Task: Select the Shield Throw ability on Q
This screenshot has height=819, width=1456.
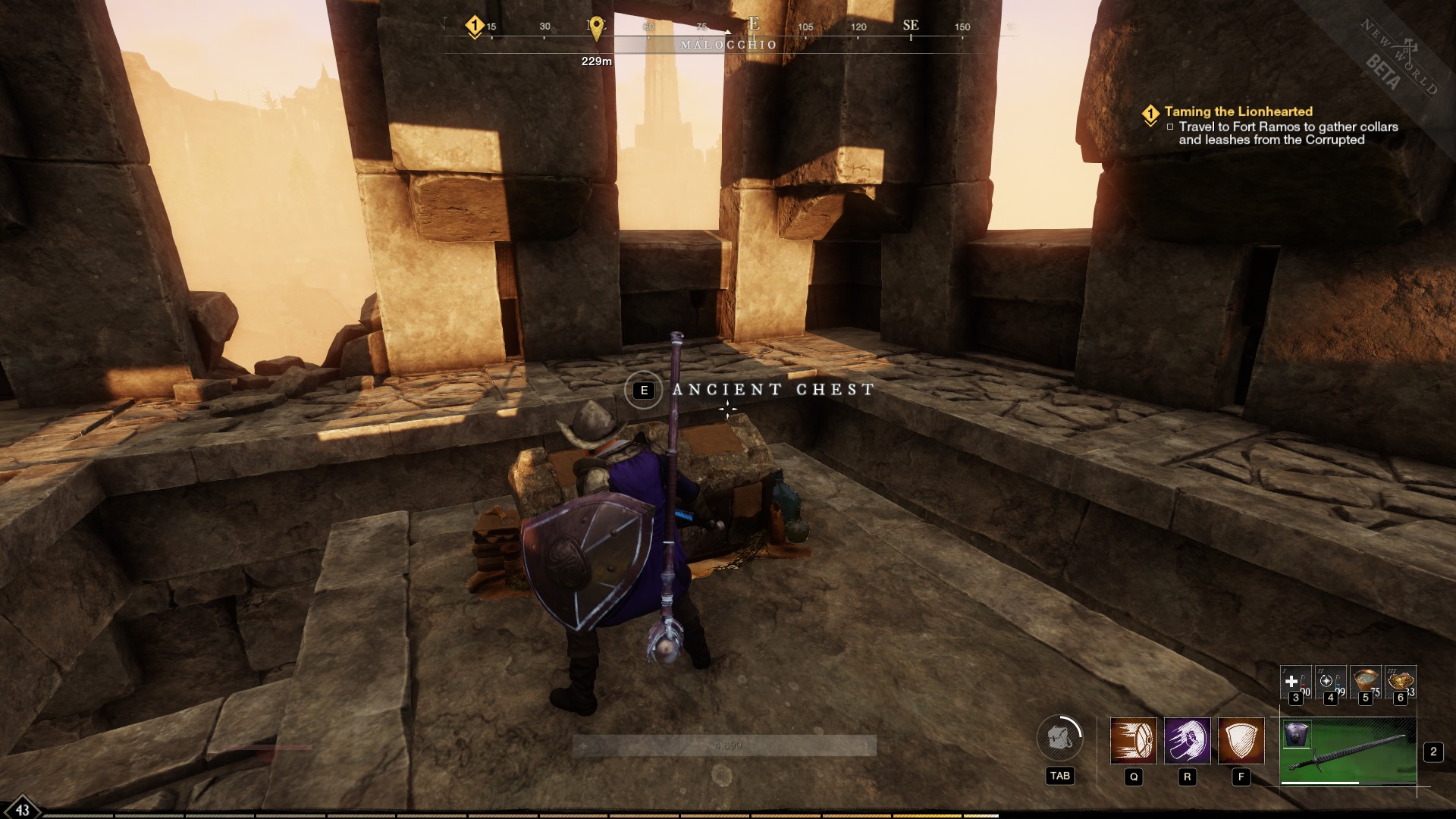Action: click(1134, 740)
